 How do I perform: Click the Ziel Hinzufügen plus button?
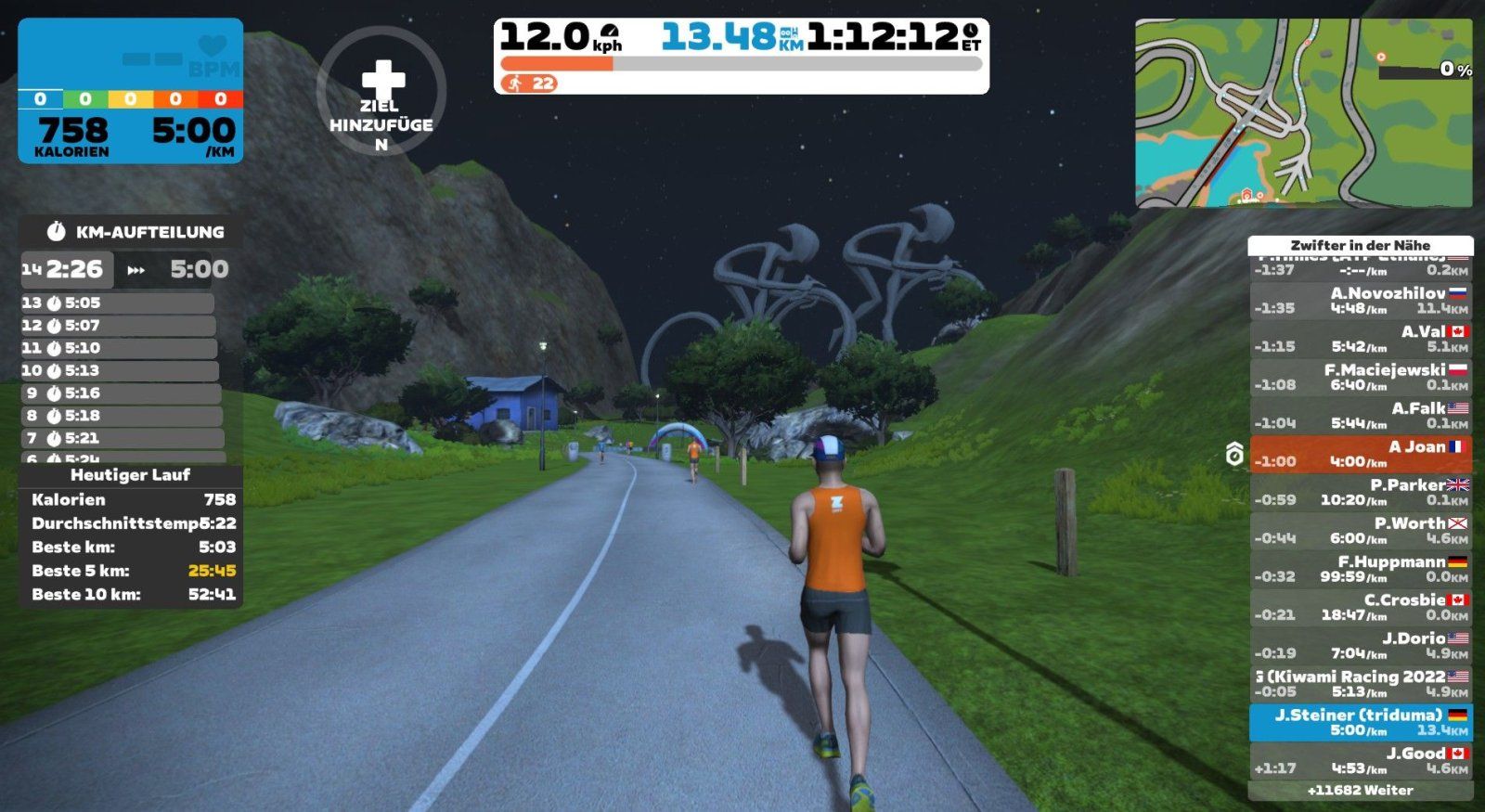pyautogui.click(x=381, y=91)
